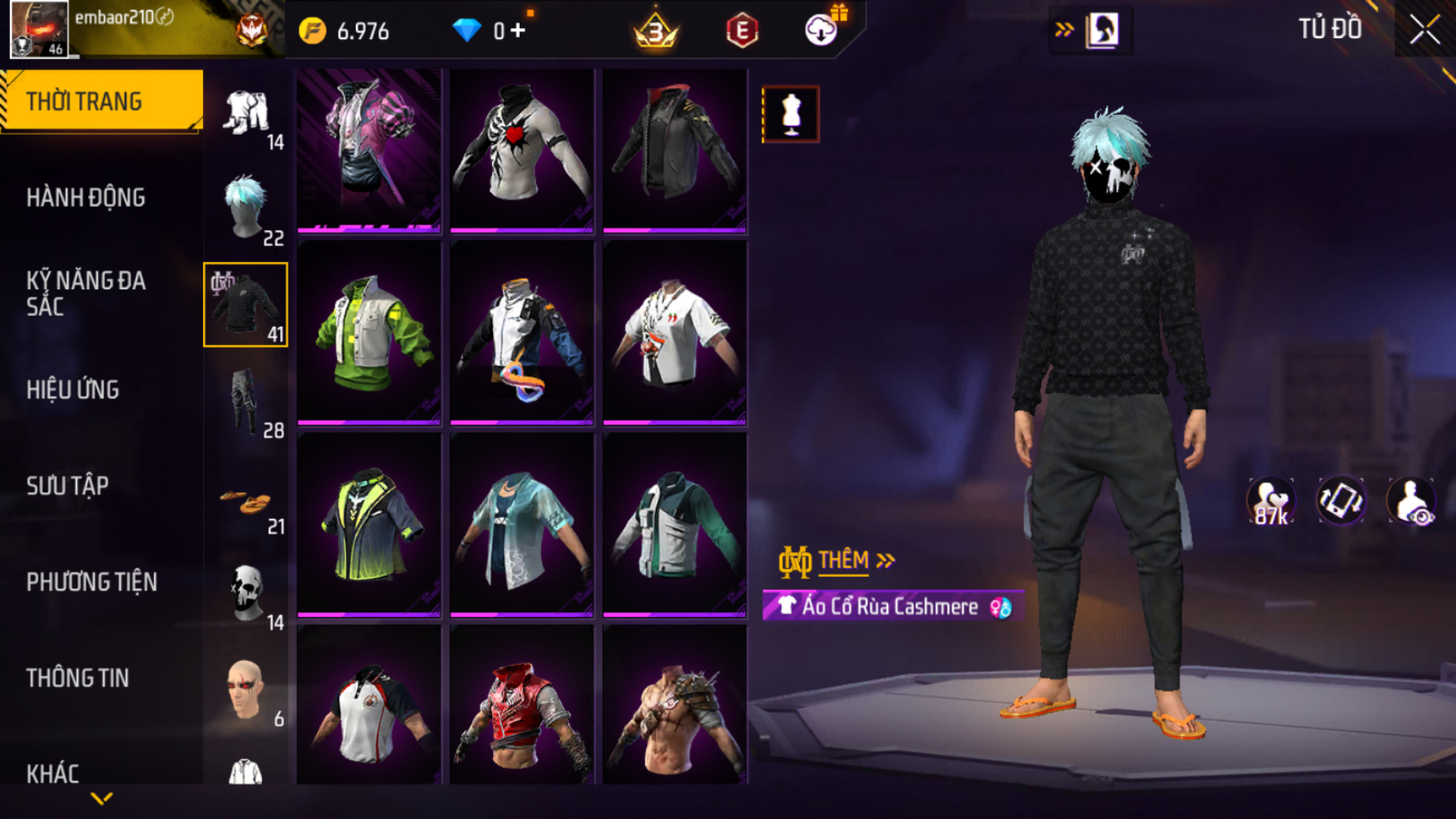This screenshot has width=1456, height=819.
Task: Open the hair head subcategory
Action: point(245,208)
